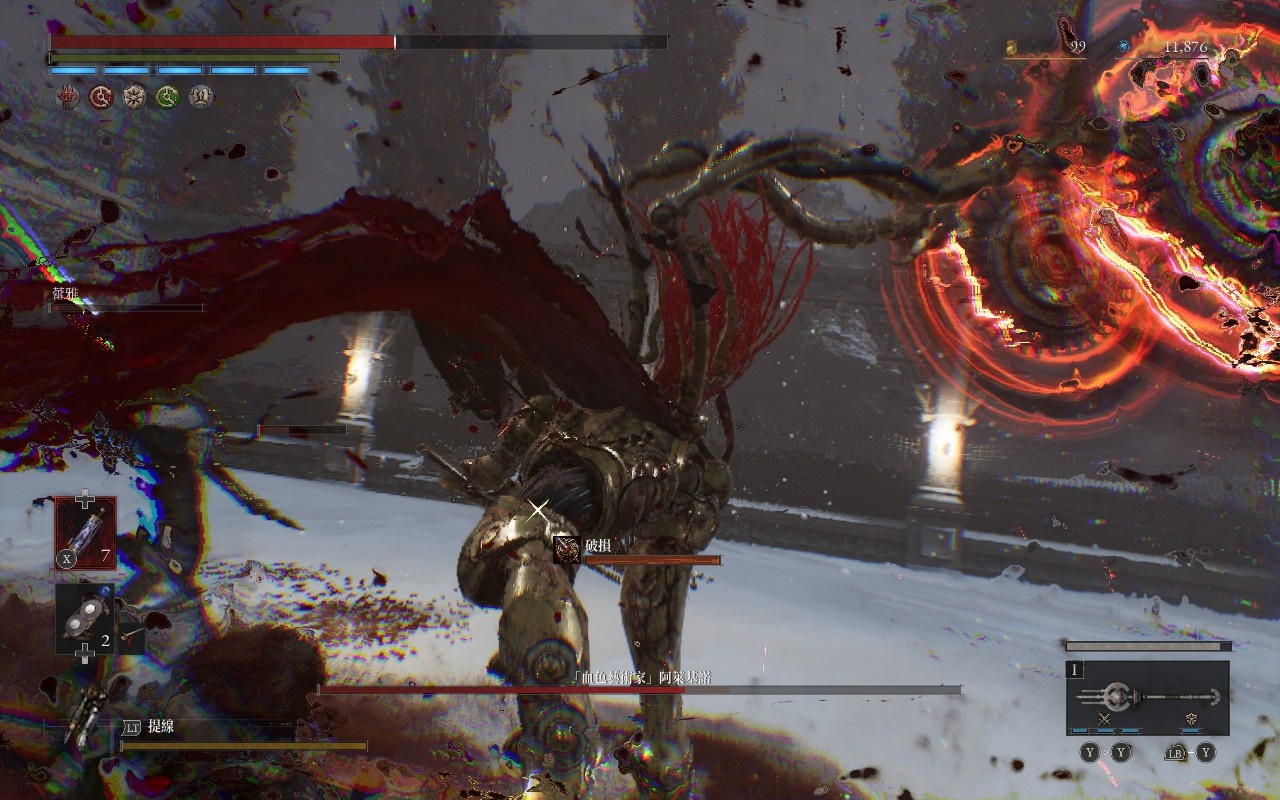Viewport: 1280px width, 800px height.
Task: Inspect the grey frowning-face status icon
Action: (x=201, y=97)
